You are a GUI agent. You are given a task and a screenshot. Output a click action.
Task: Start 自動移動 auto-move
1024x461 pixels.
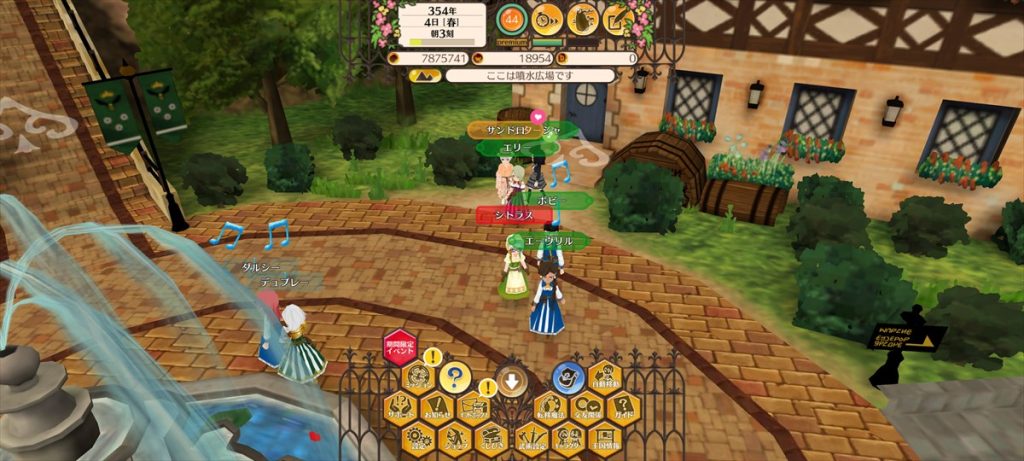pos(605,377)
